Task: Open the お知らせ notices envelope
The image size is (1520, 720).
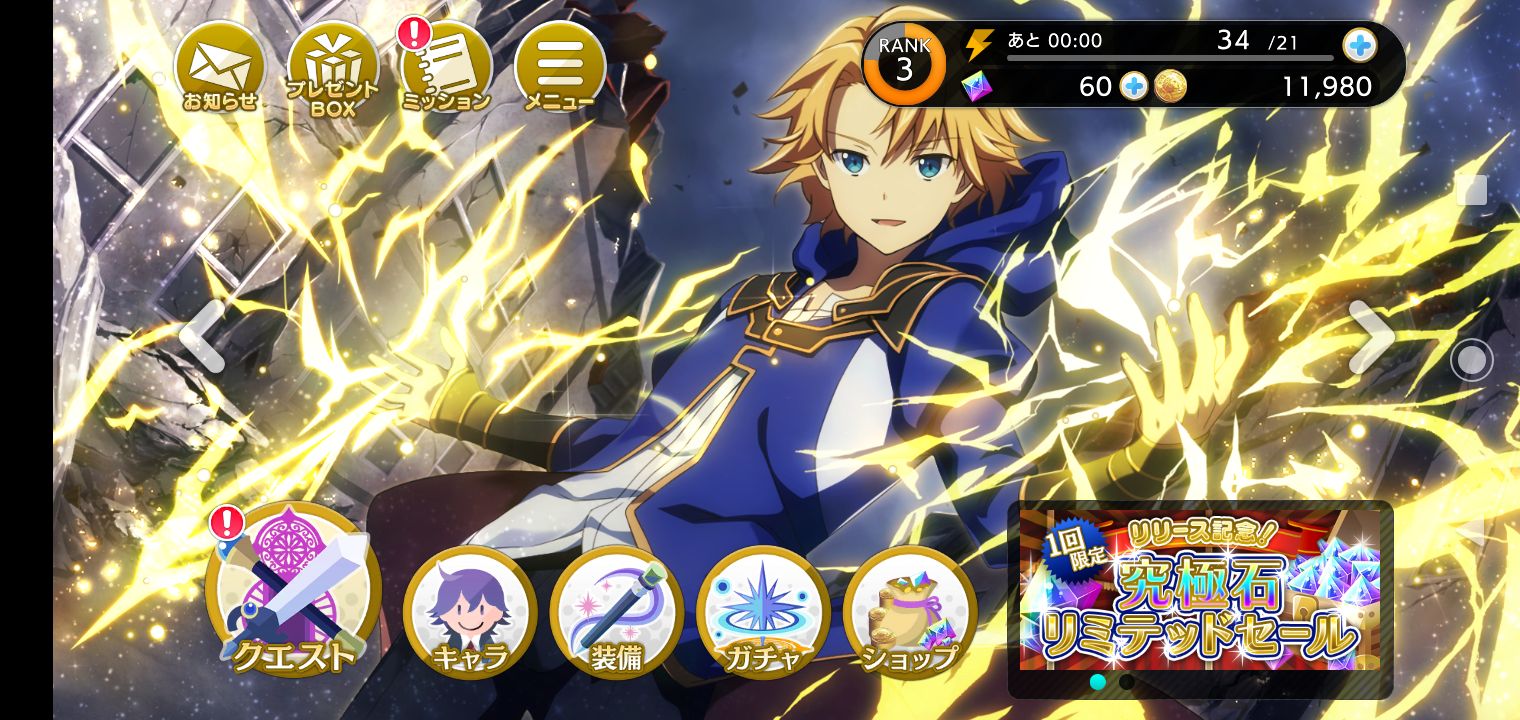Action: [x=219, y=67]
